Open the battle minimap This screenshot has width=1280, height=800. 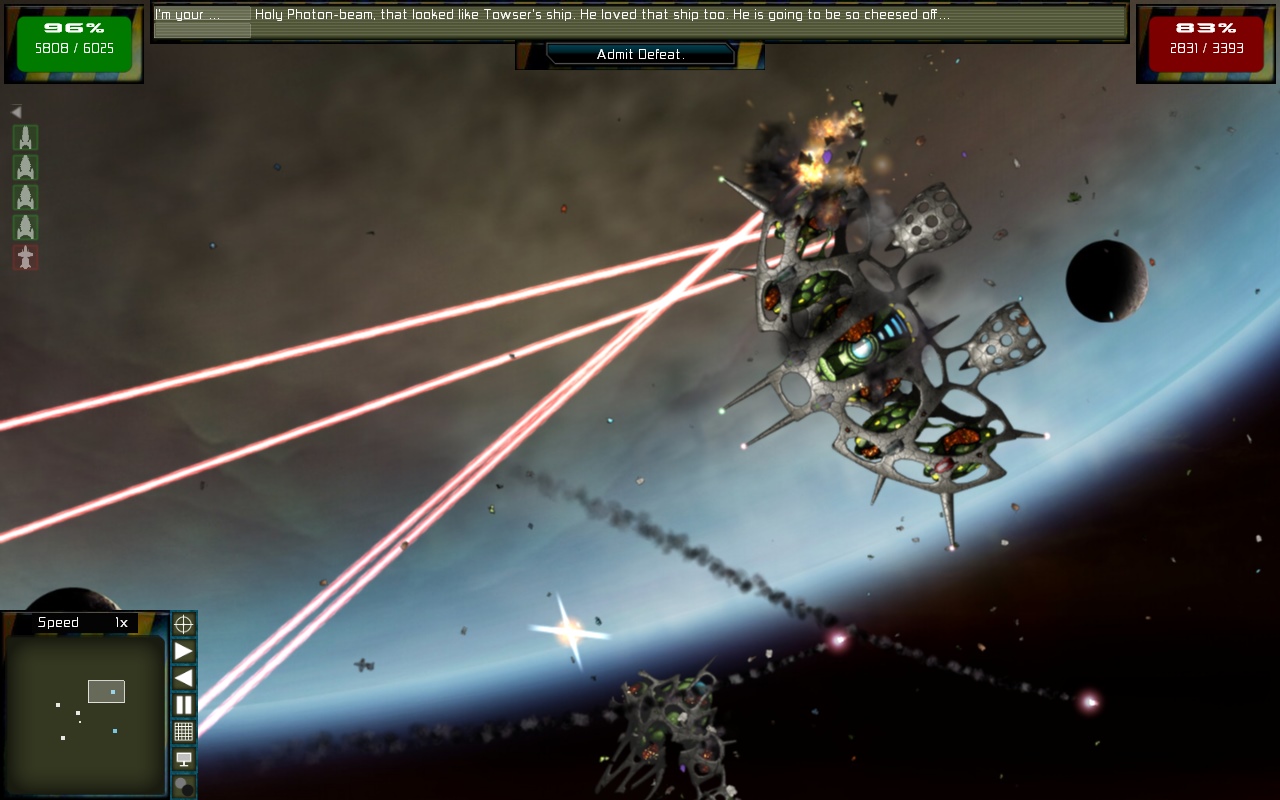[84, 714]
